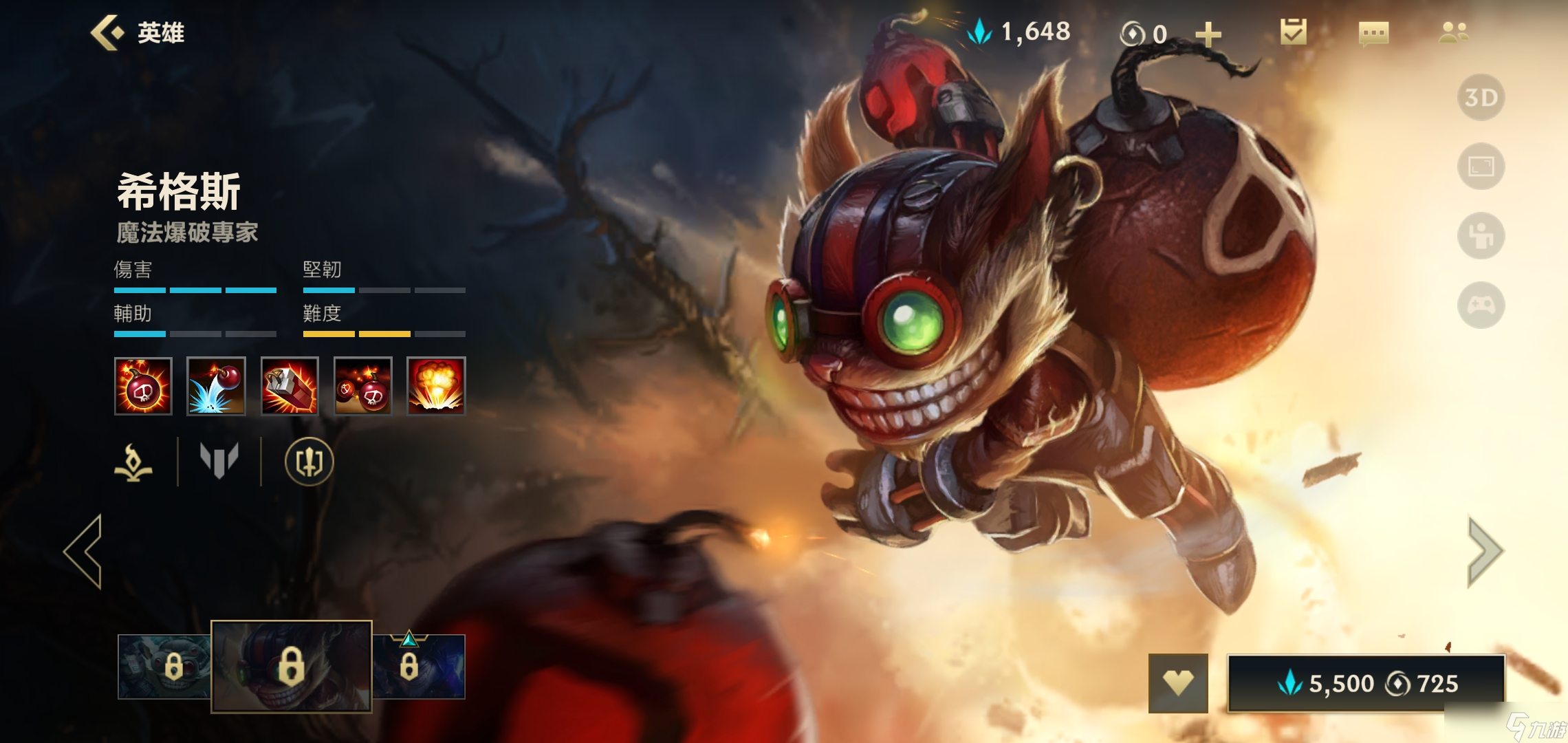Choose the locked white-goggled skin thumbnail
The width and height of the screenshot is (1568, 743).
click(164, 667)
